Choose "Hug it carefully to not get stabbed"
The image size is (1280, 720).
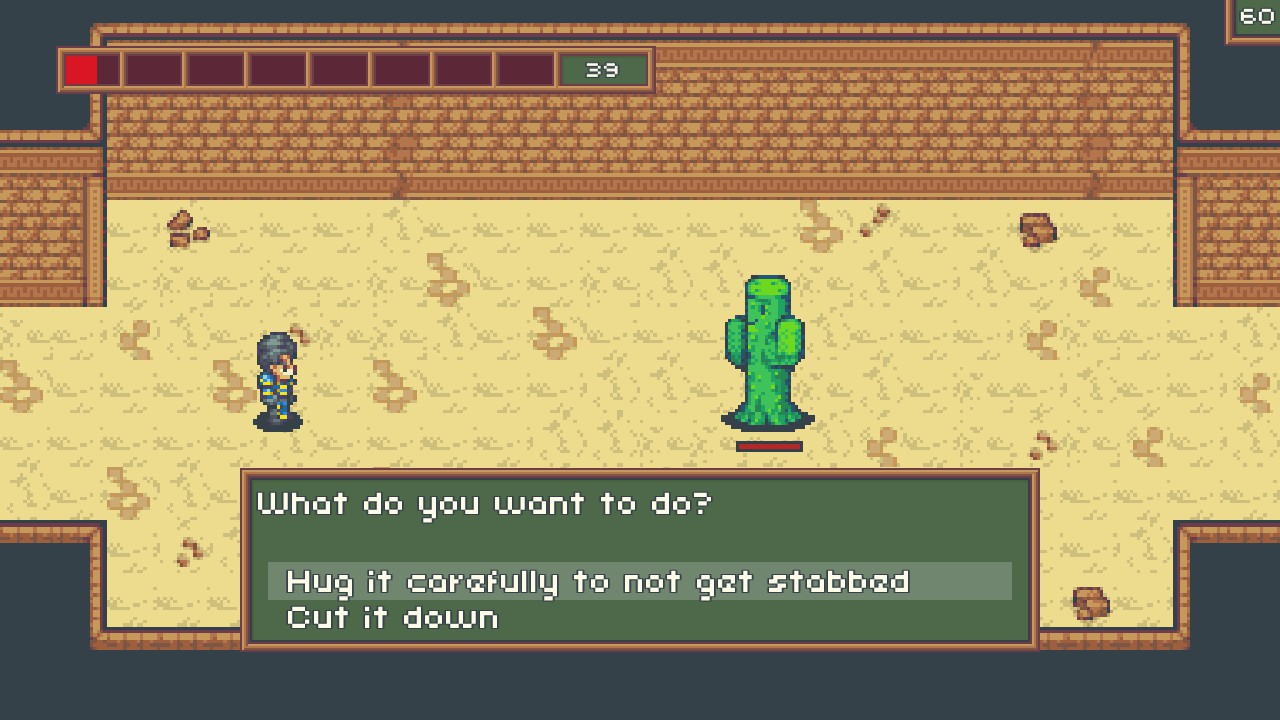tap(598, 581)
